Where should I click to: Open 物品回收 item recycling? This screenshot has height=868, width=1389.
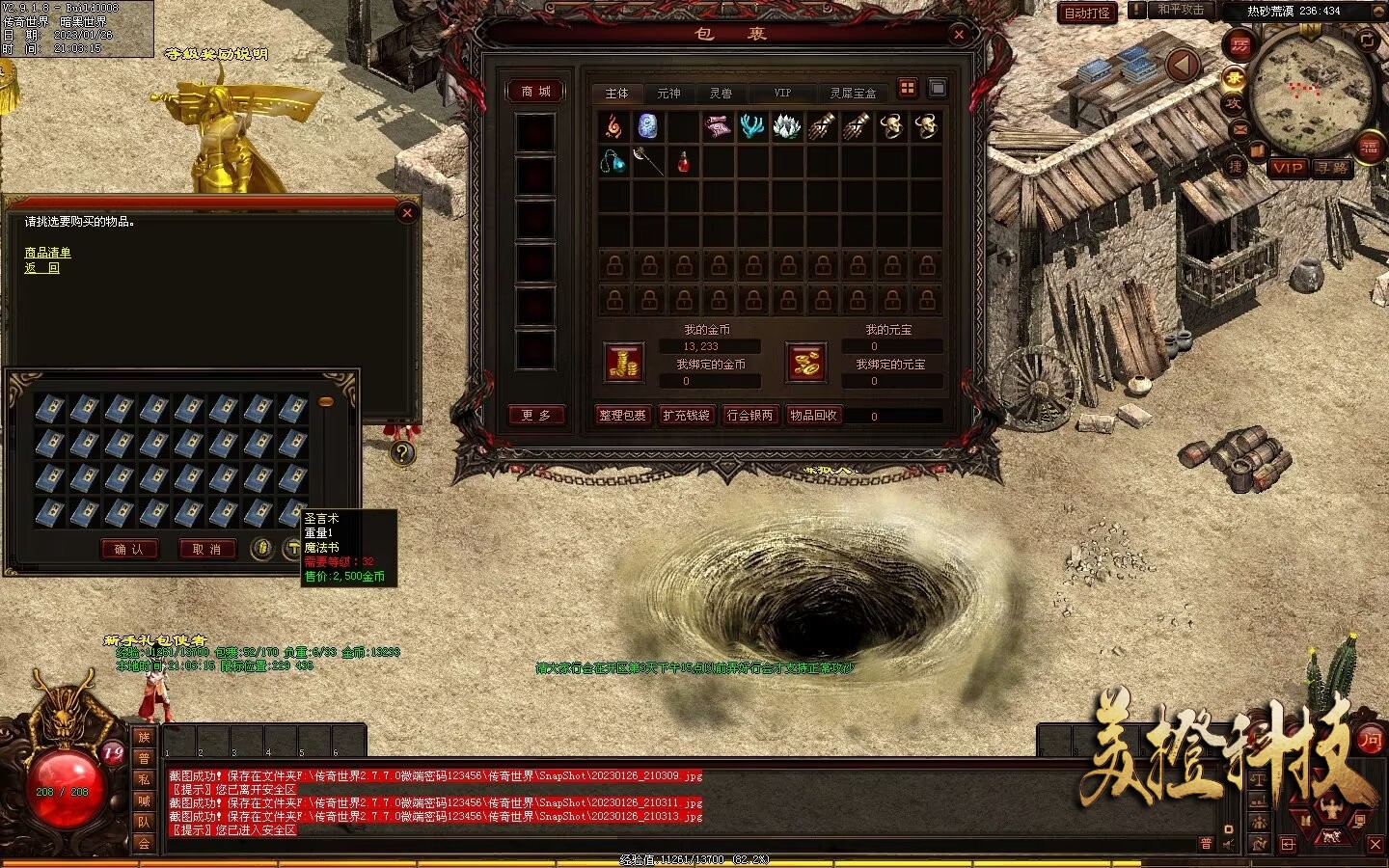point(813,415)
